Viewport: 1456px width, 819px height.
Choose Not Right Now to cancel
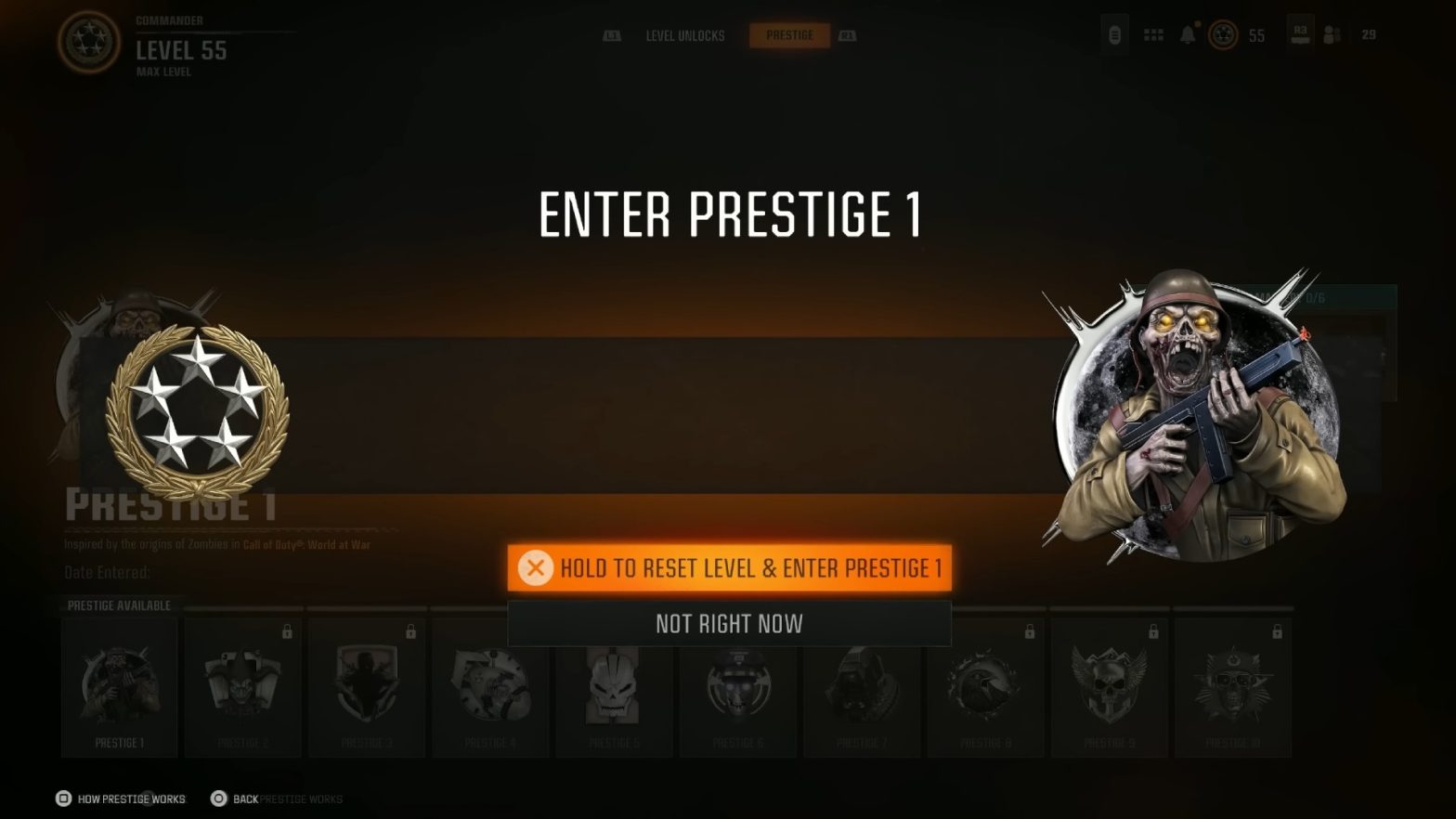730,623
